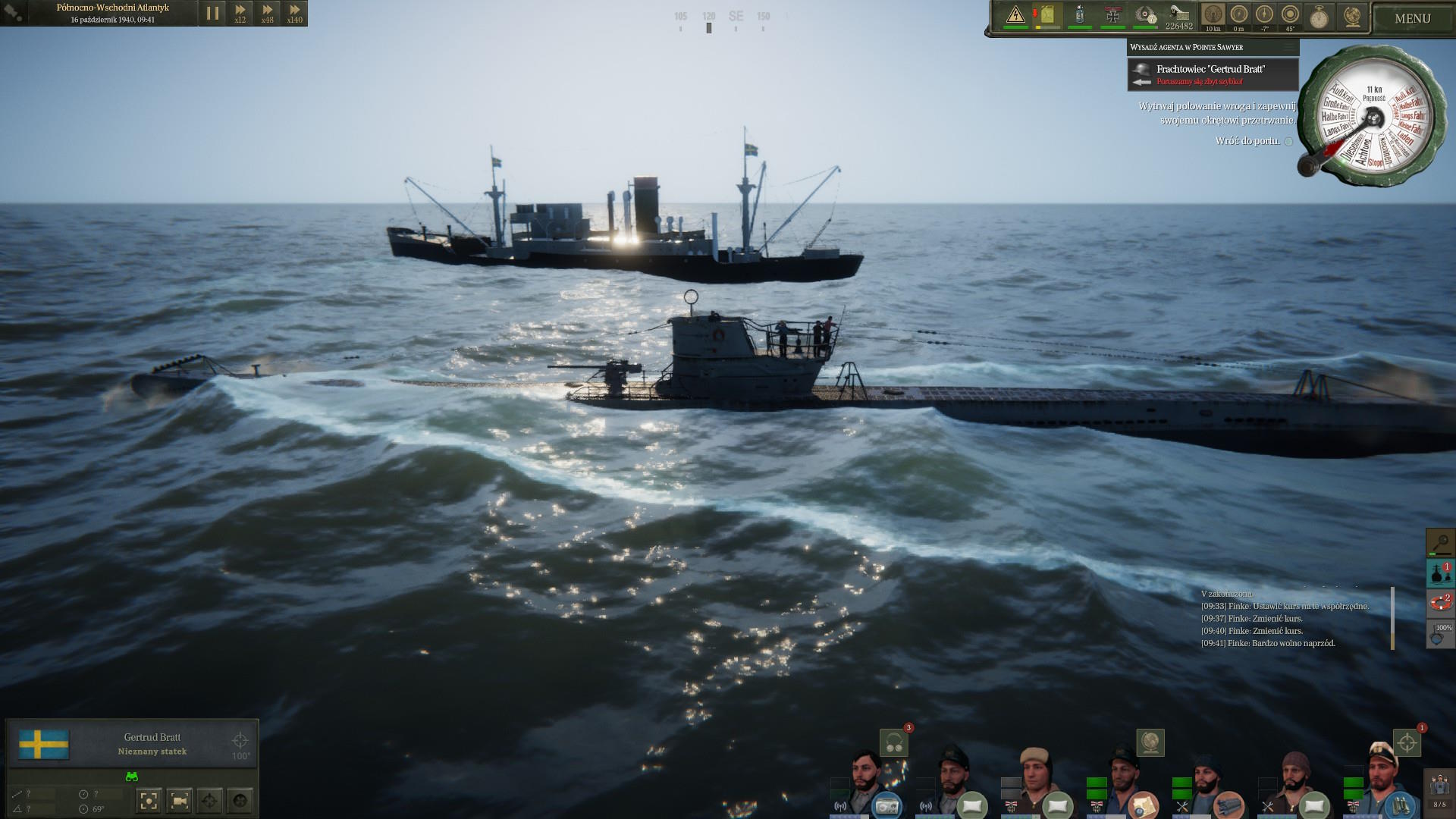
Task: Click the Iron Cross medal icon
Action: [x=1112, y=14]
